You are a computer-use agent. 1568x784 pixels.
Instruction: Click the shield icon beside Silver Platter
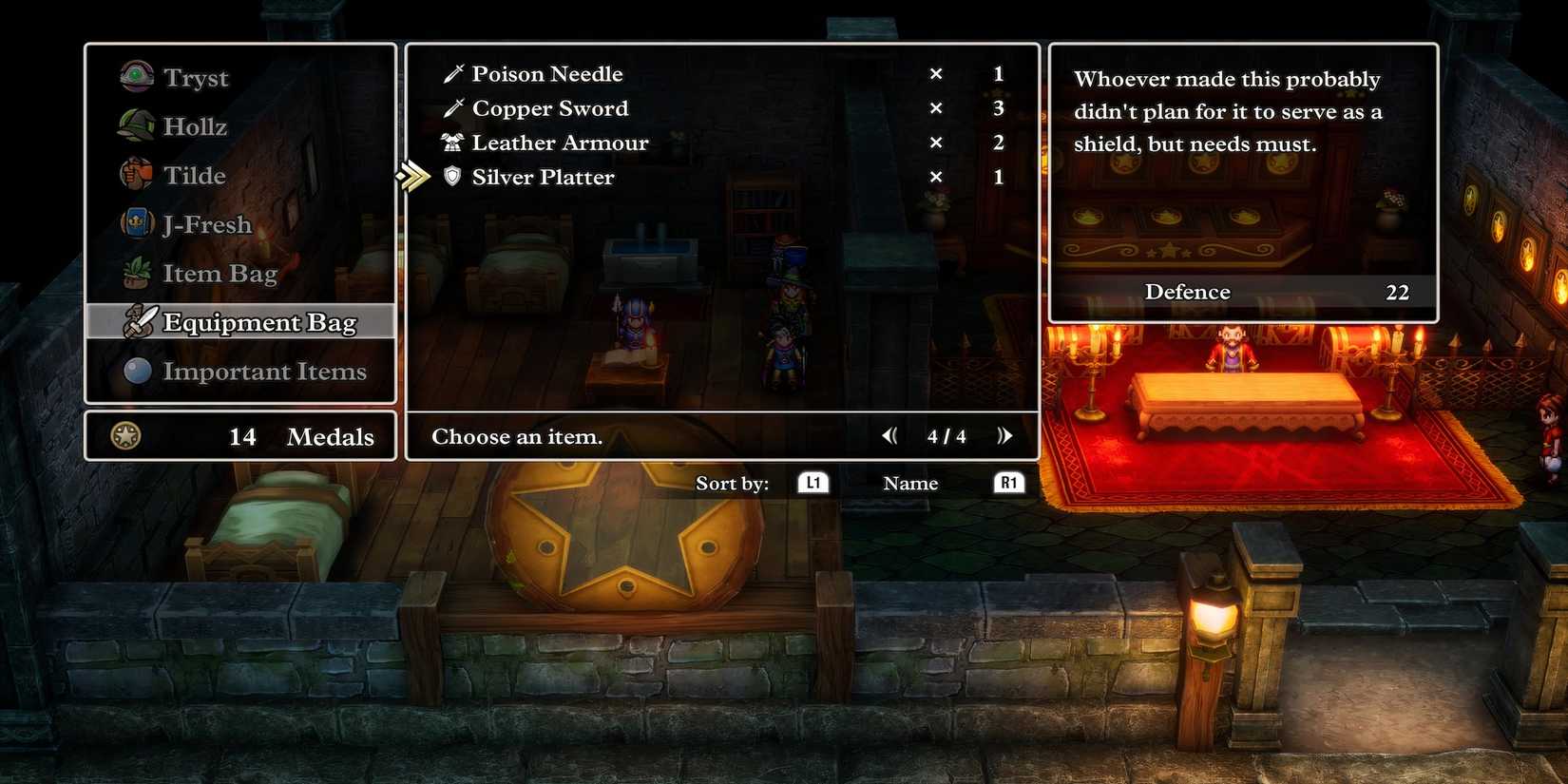451,176
